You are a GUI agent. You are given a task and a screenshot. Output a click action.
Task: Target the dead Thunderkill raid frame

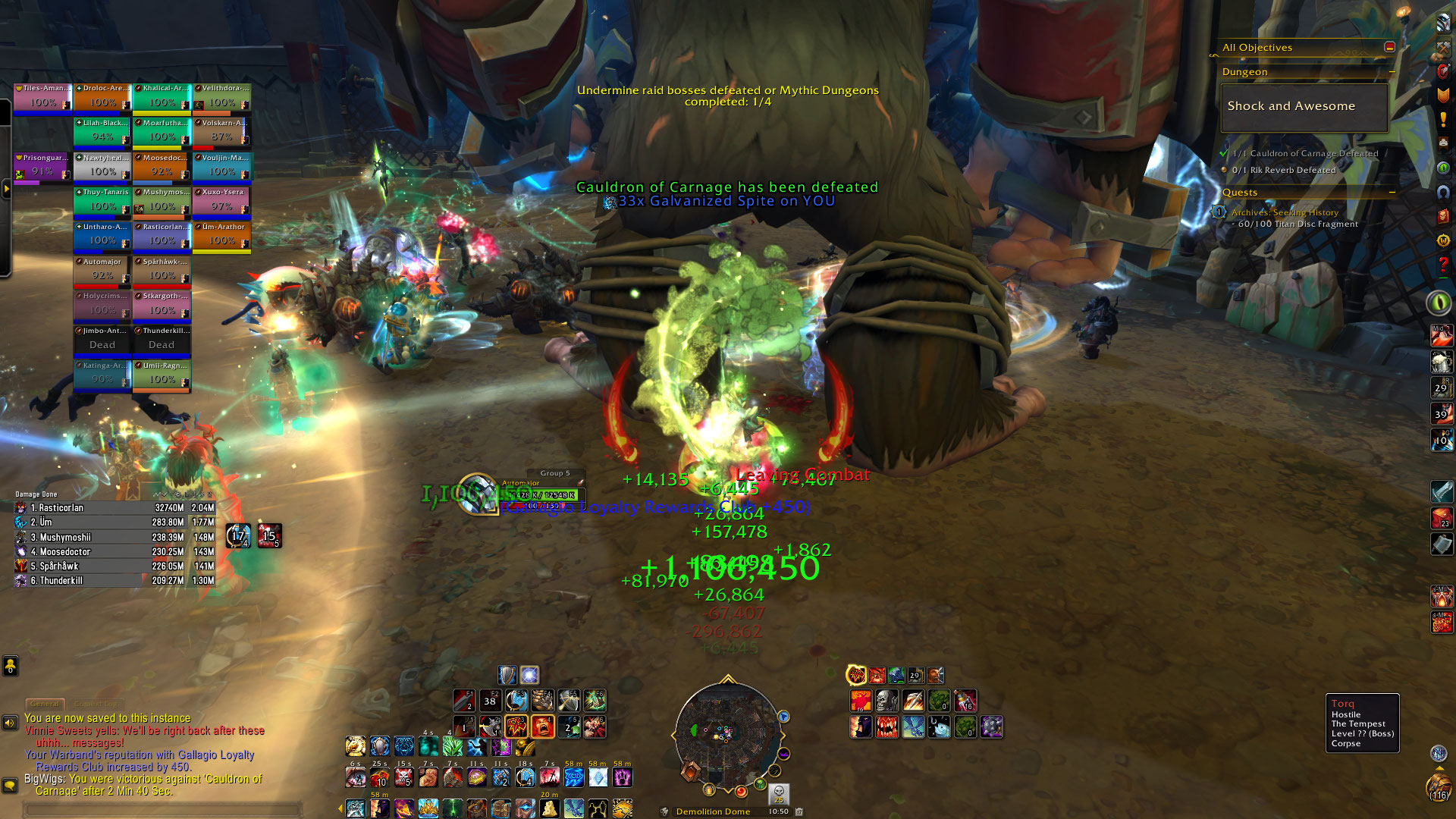162,340
